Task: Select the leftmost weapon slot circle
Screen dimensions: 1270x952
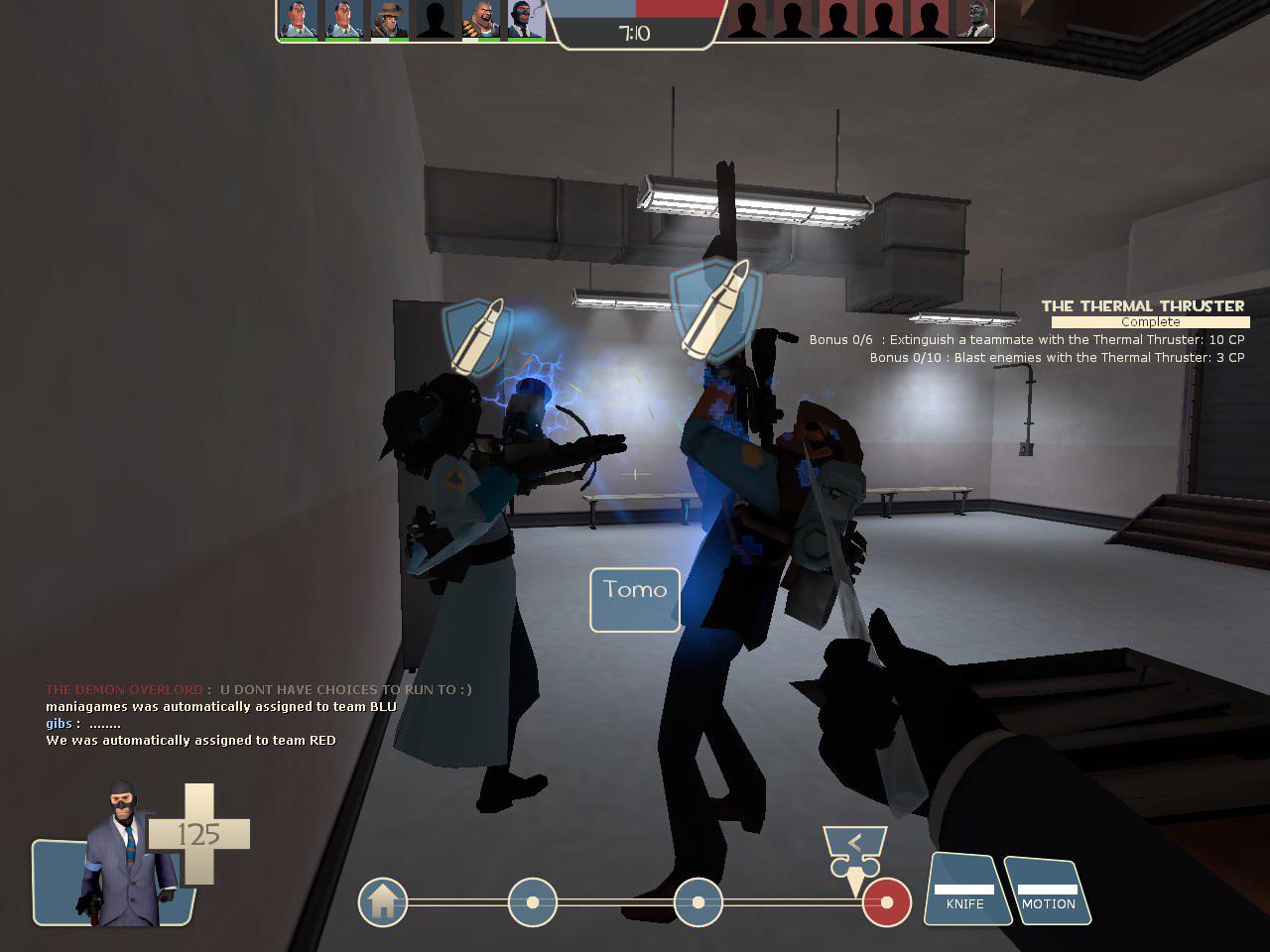Action: point(533,903)
